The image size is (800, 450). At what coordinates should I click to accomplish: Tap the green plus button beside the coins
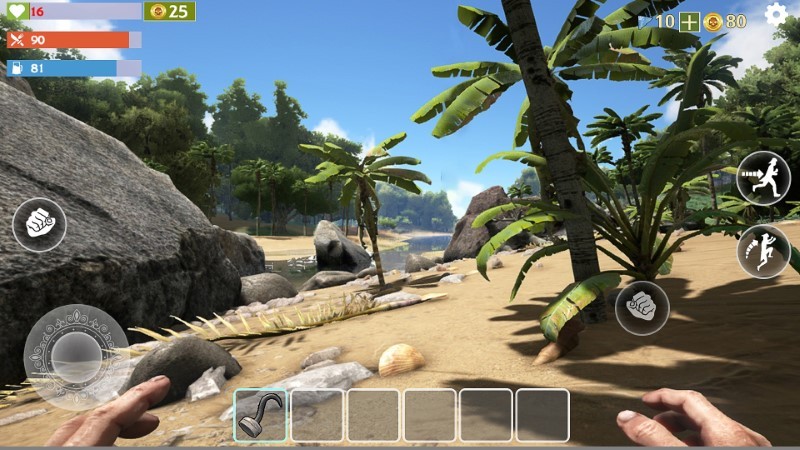point(690,21)
